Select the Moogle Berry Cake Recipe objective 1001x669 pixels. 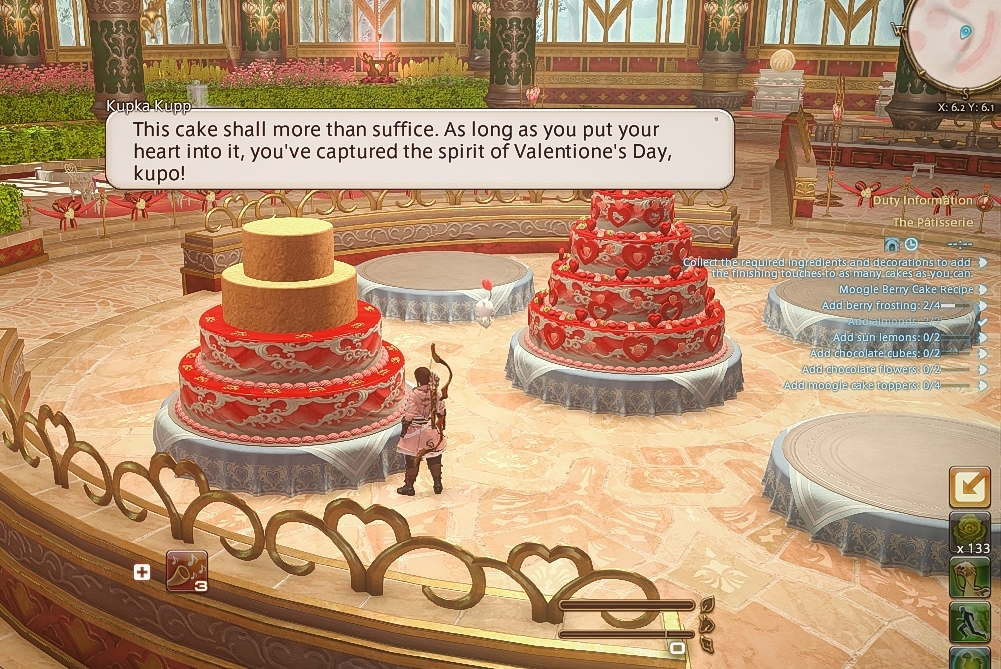click(x=905, y=289)
